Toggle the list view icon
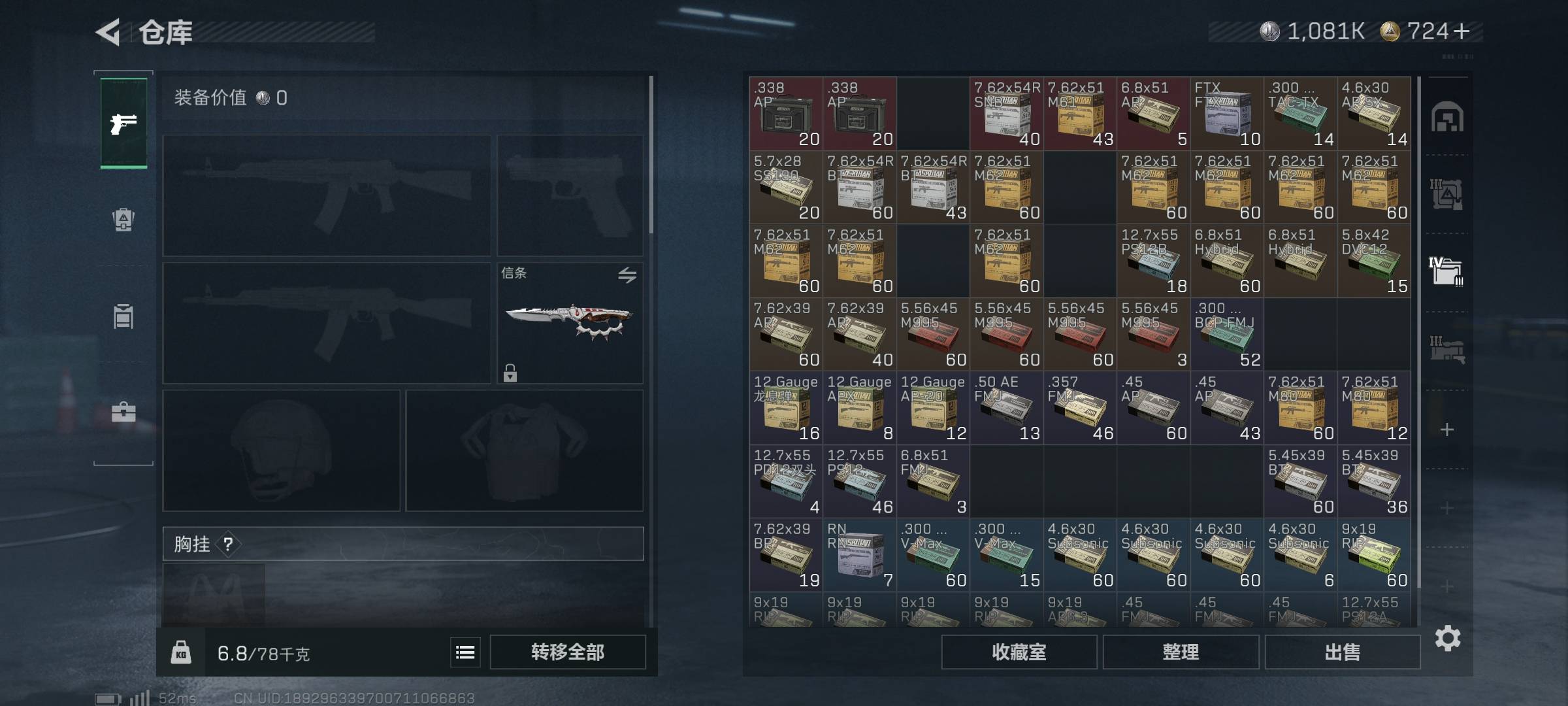This screenshot has height=706, width=1568. click(465, 652)
